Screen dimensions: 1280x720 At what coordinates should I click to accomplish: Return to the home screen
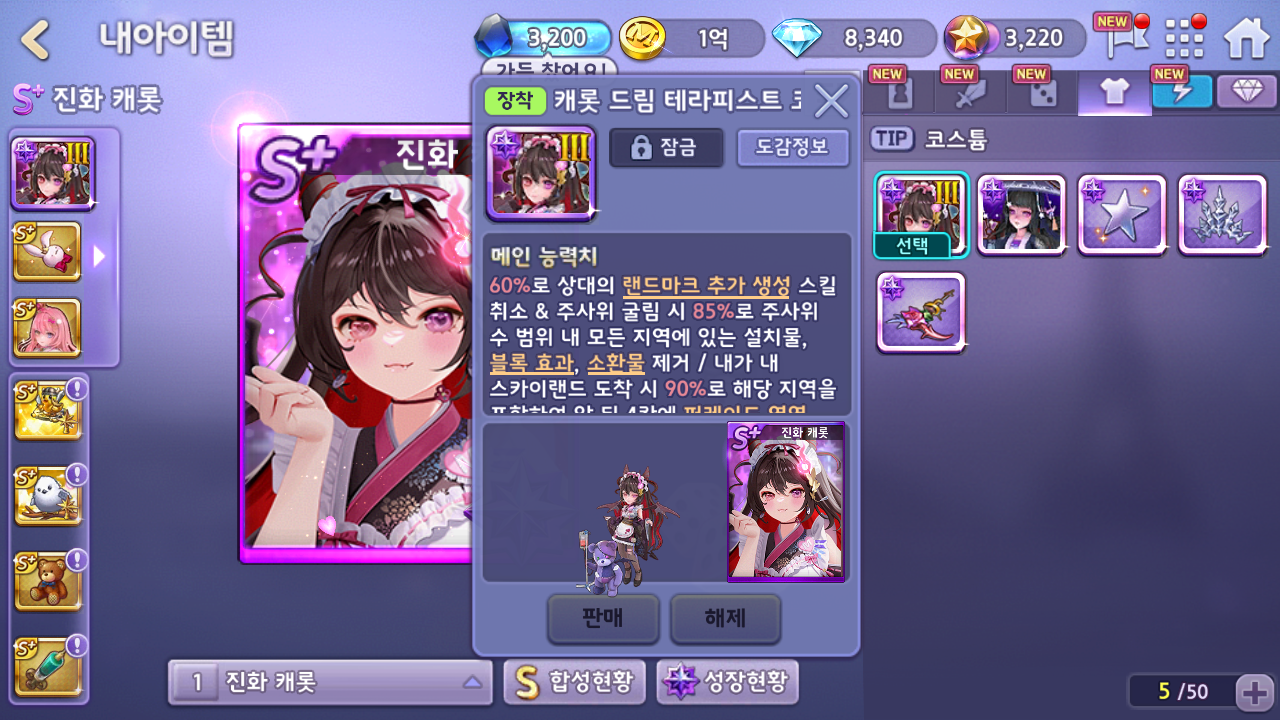click(x=1246, y=38)
